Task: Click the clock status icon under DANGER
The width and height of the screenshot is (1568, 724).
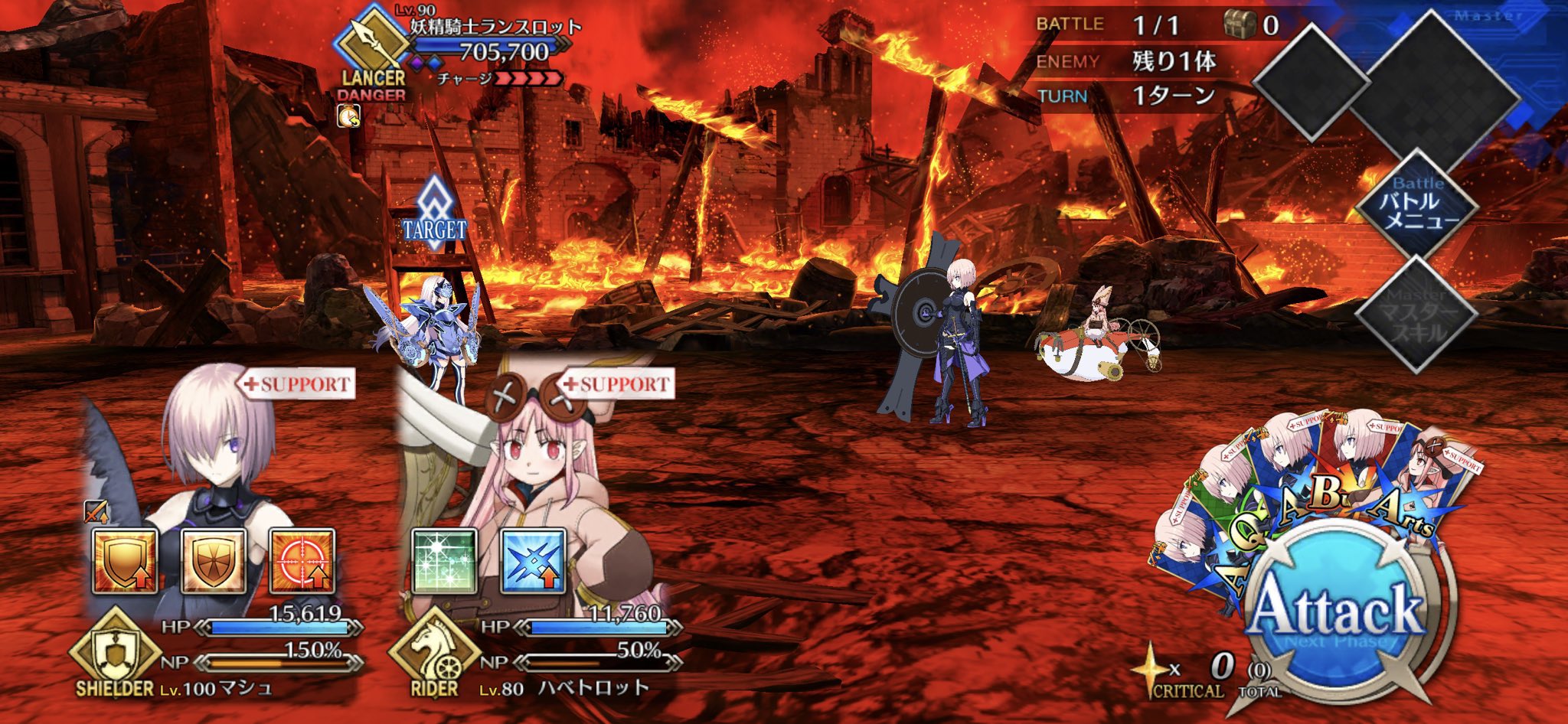Action: pyautogui.click(x=348, y=115)
